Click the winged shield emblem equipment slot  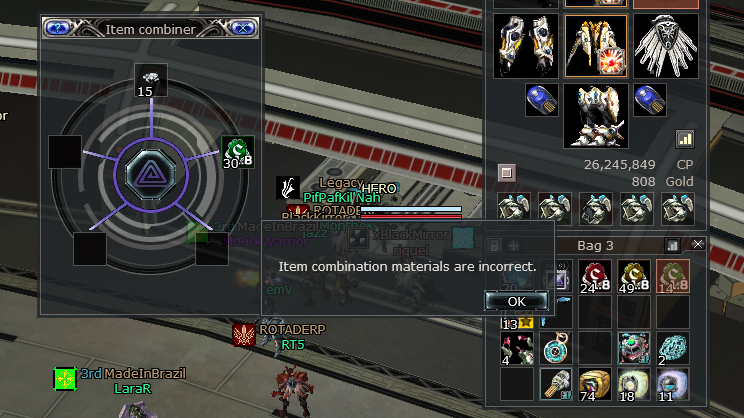point(666,46)
